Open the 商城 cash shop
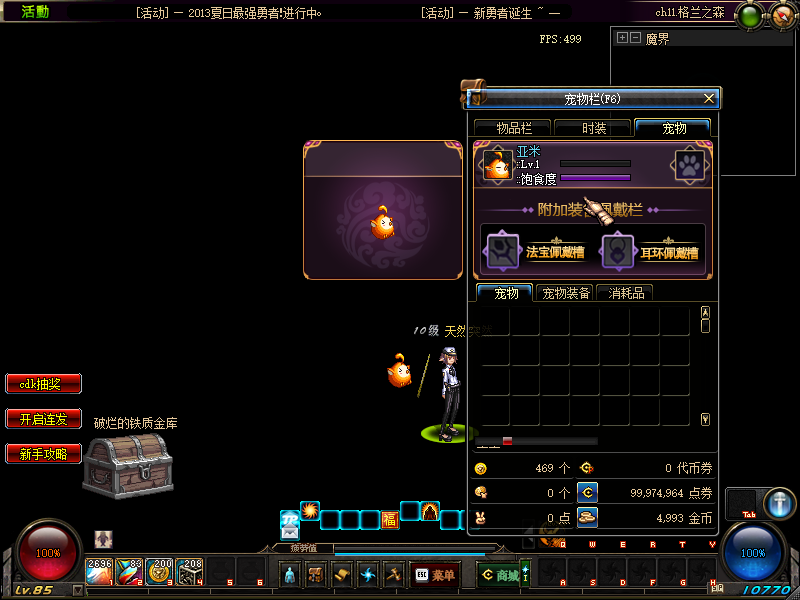Viewport: 800px width, 600px height. pos(498,575)
